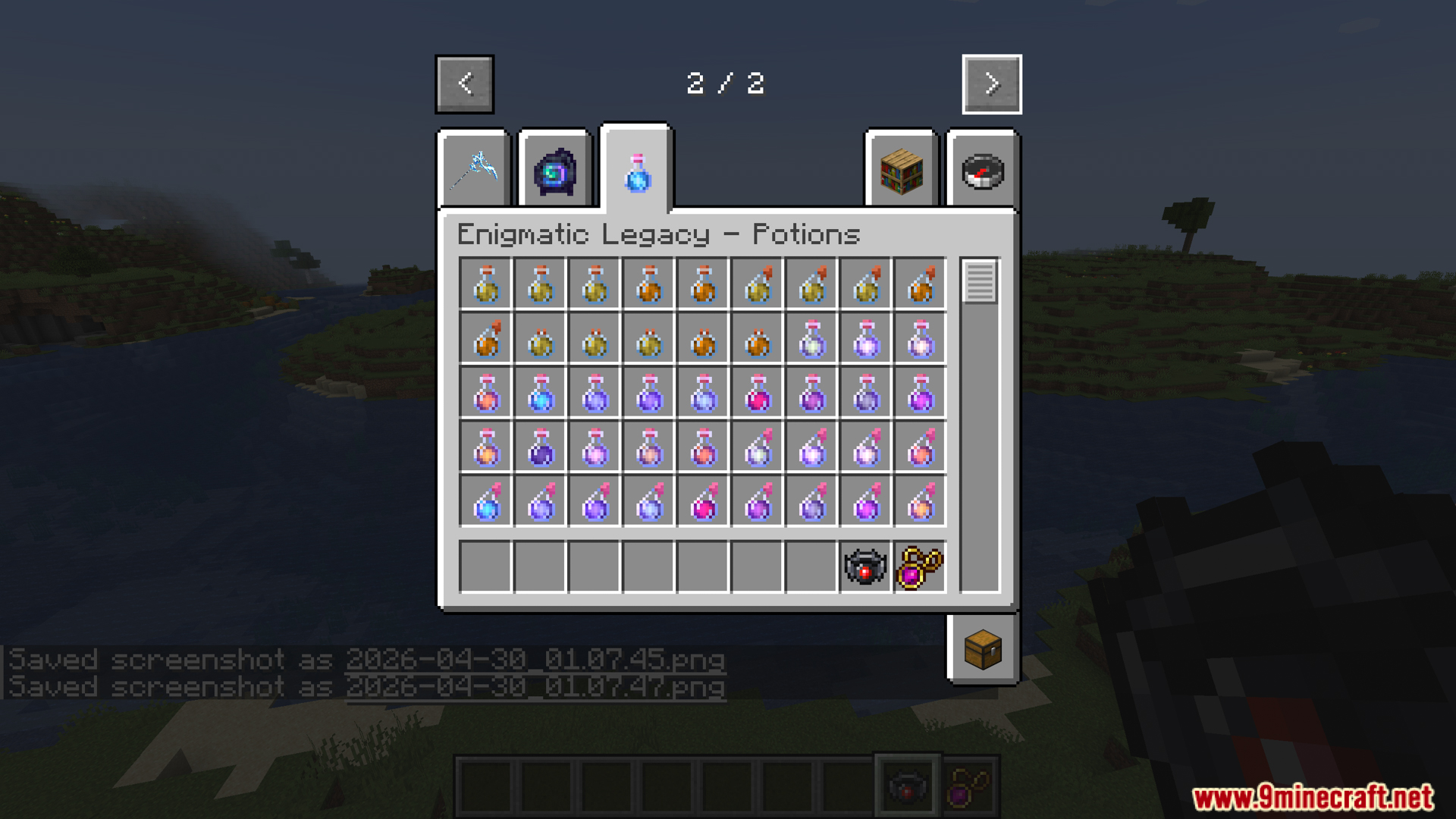Click the next page arrow button
Screen dimensions: 1456x819
point(991,84)
